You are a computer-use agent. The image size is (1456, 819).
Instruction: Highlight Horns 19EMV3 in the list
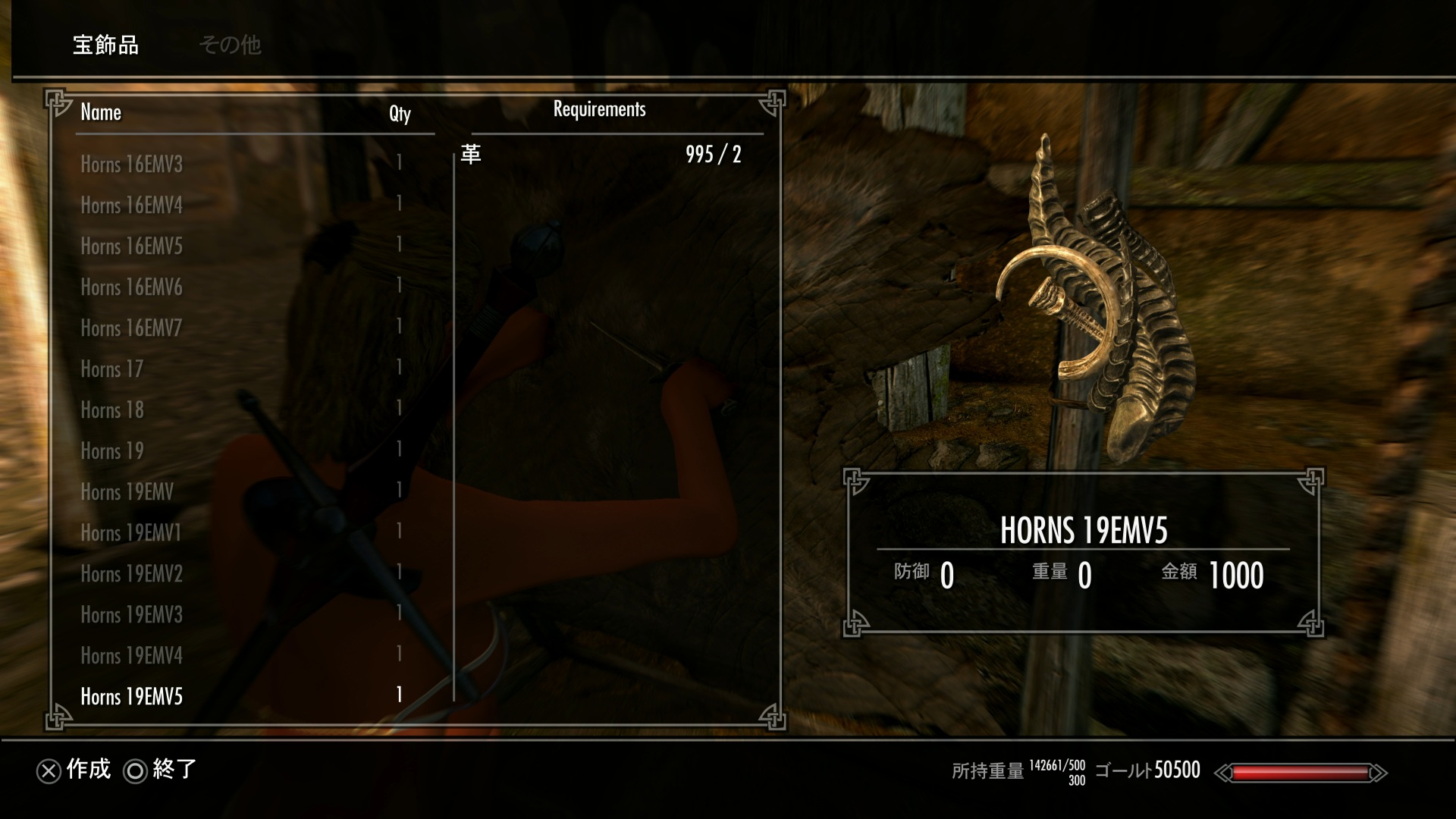pos(132,614)
